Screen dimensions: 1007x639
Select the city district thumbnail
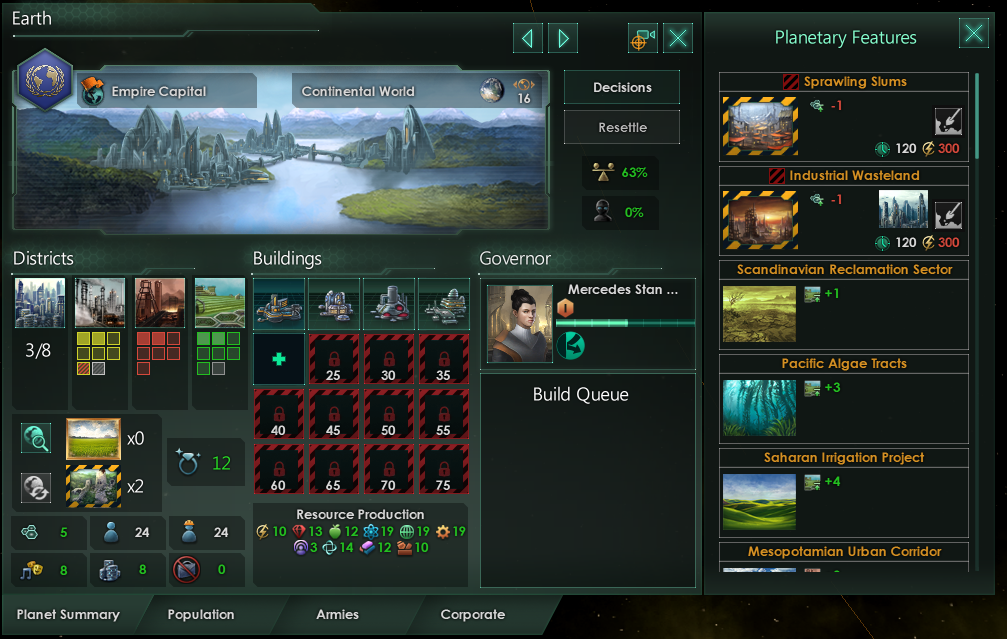(x=40, y=303)
